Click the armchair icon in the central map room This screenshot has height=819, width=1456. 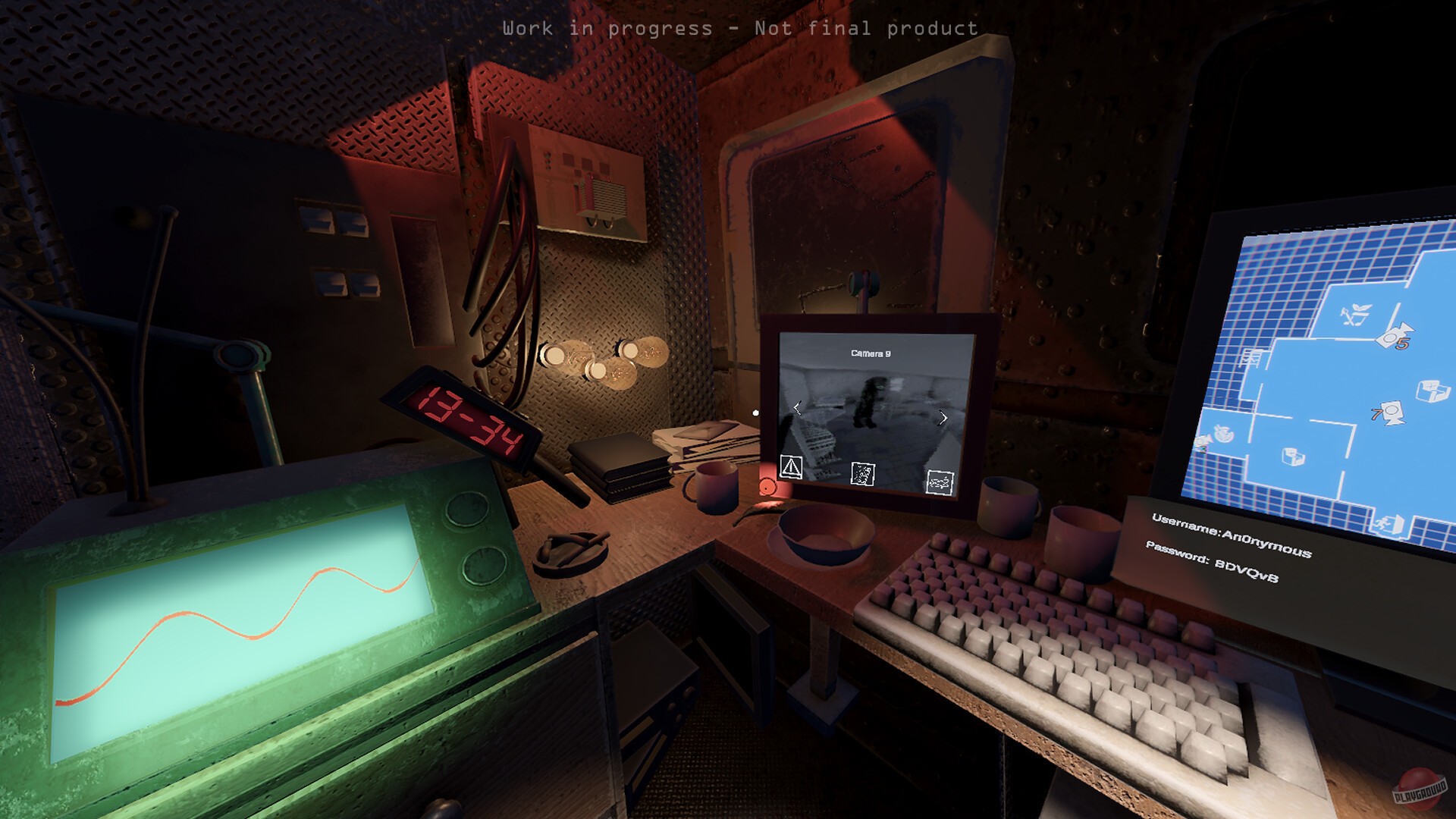coord(1431,389)
